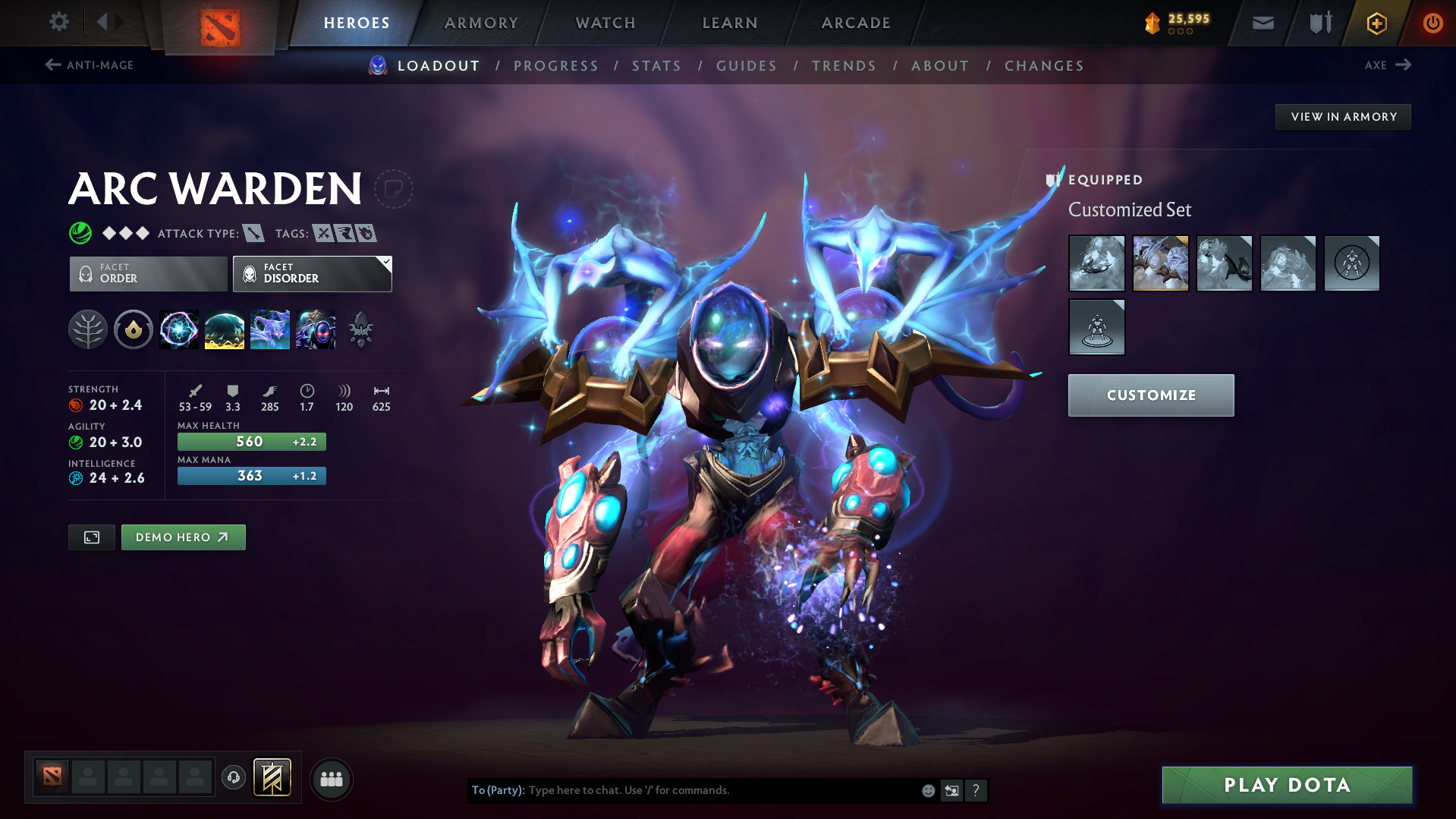This screenshot has width=1456, height=819.
Task: Open the hero talent tree icon
Action: (88, 329)
